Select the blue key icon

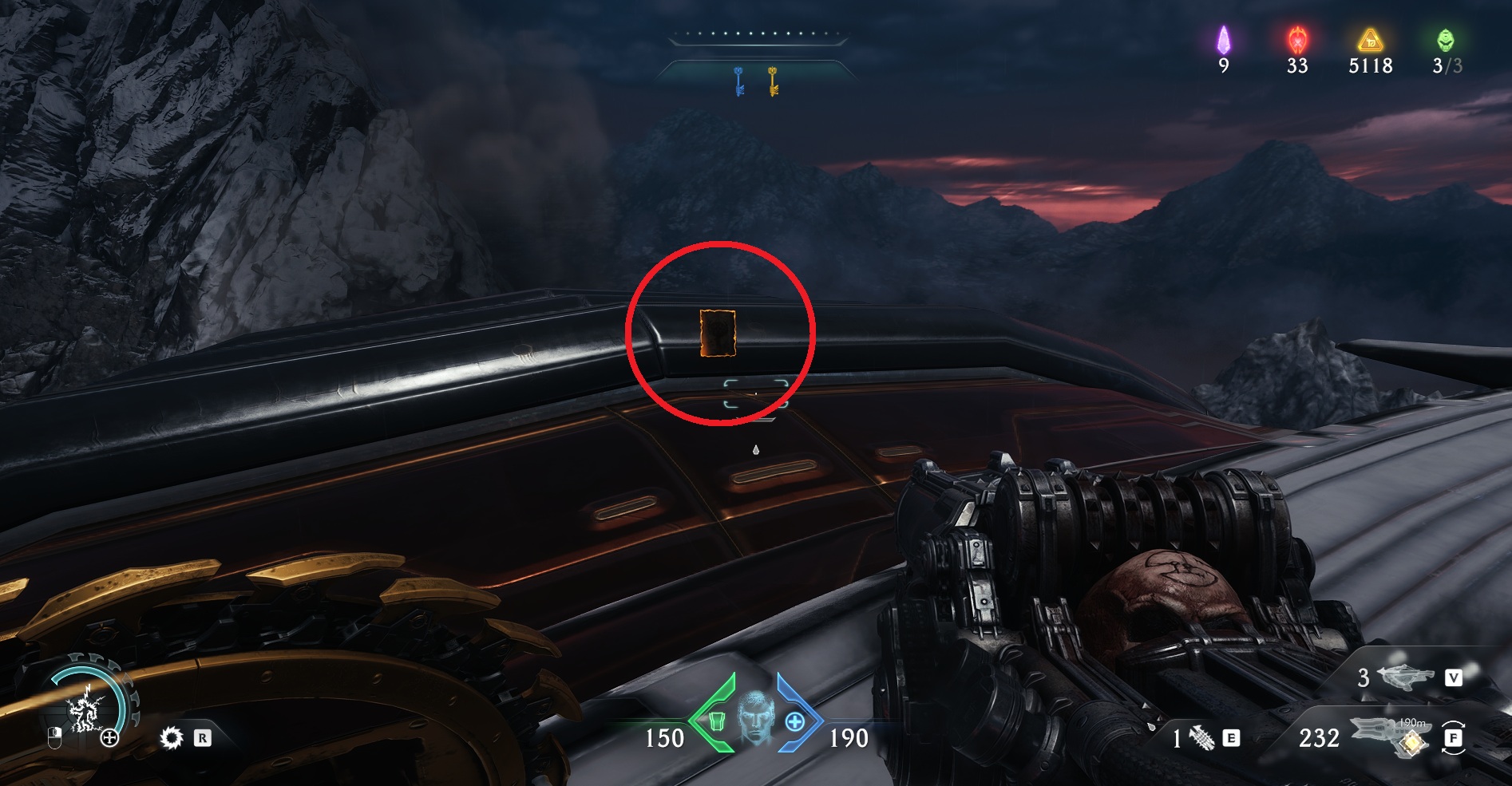[738, 81]
